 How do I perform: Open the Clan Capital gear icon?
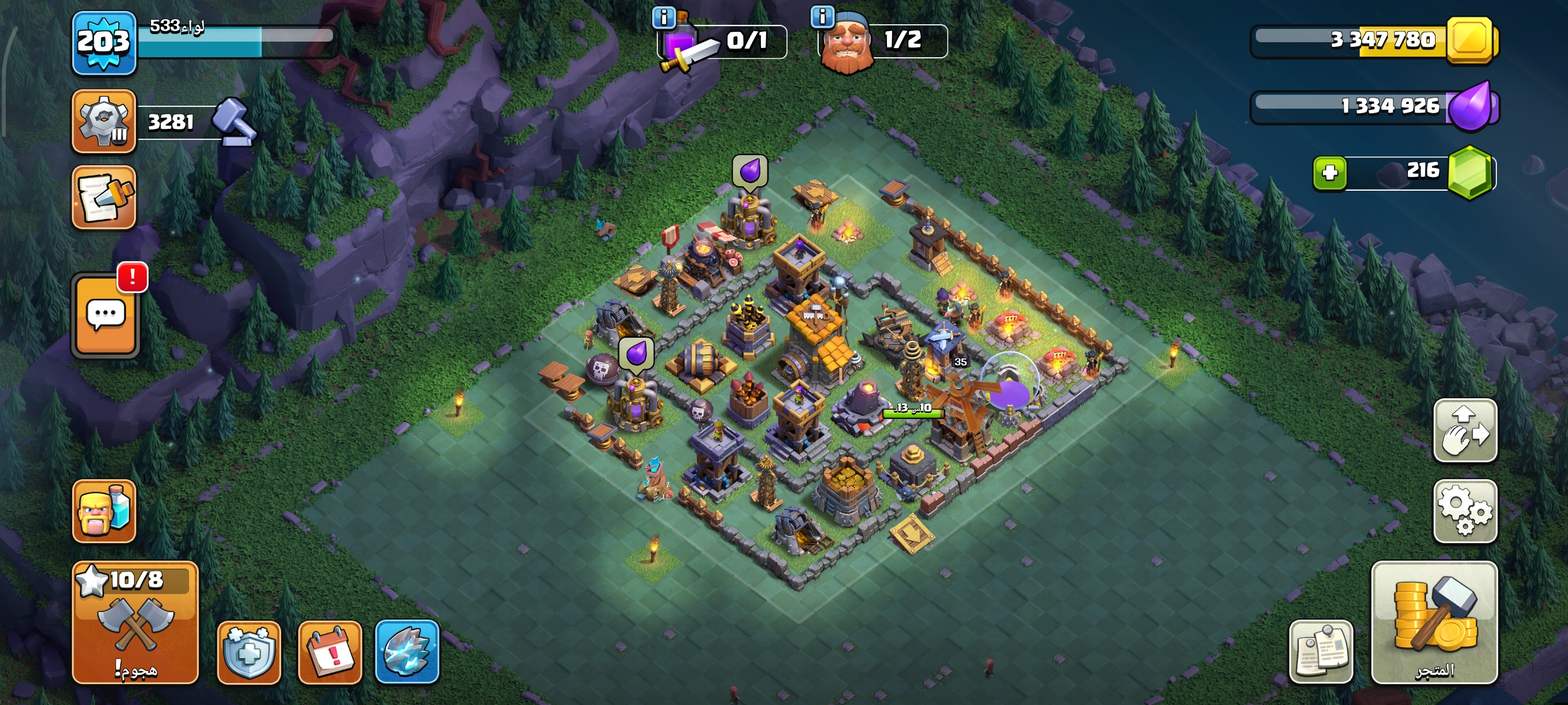point(103,120)
